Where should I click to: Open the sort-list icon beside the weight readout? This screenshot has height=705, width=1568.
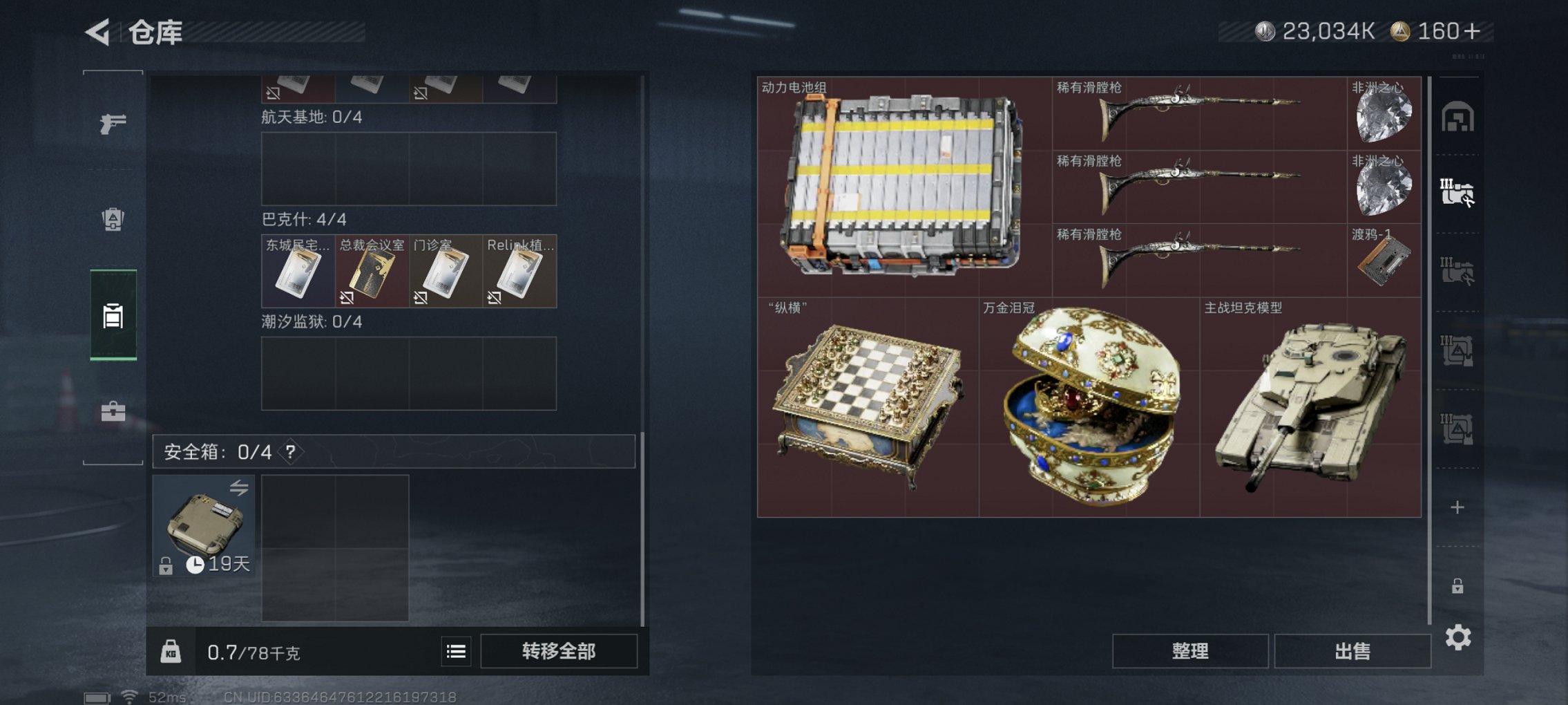point(456,651)
